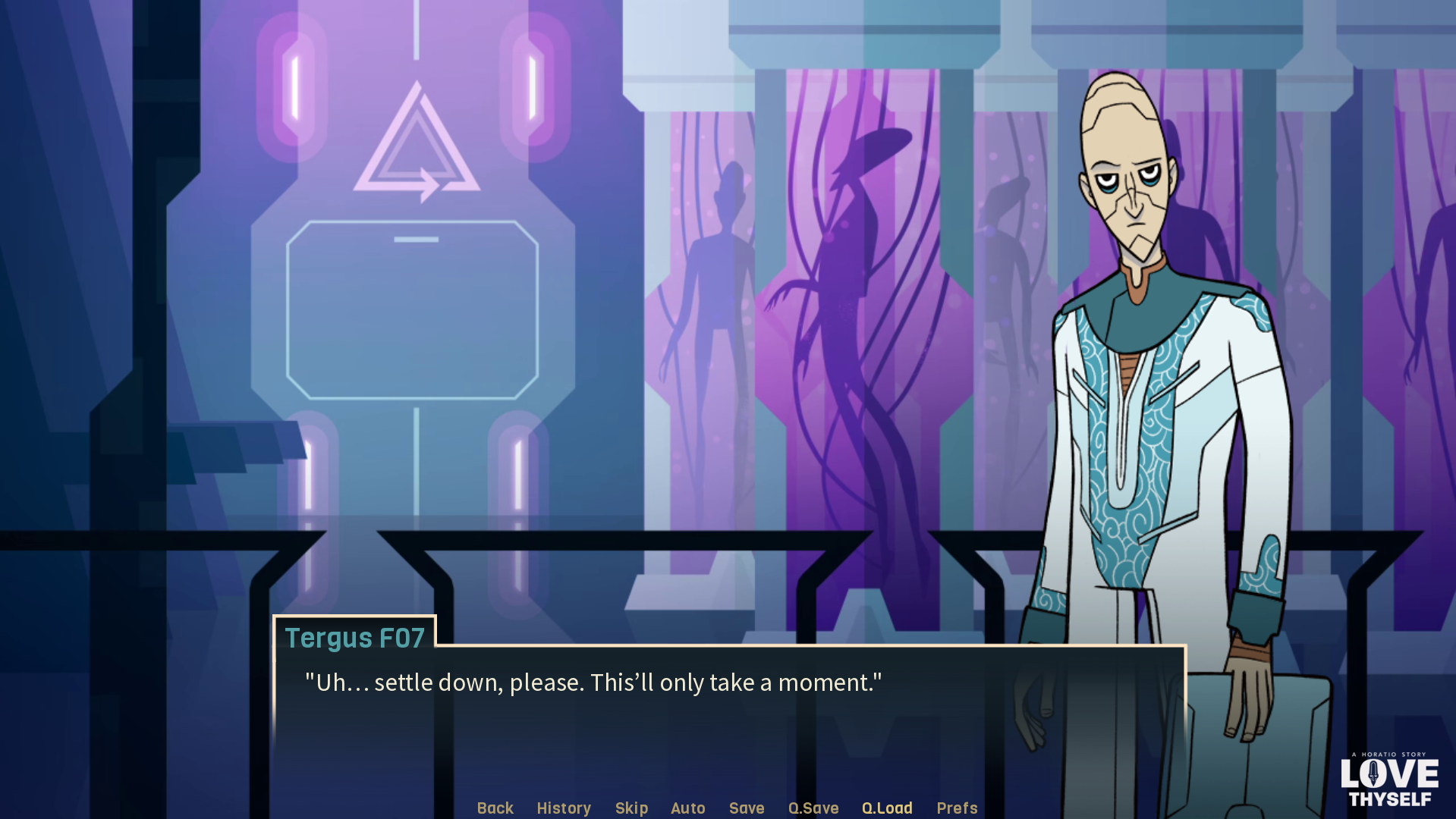Toggle Auto-play dialogue
This screenshot has width=1456, height=819.
pos(687,808)
